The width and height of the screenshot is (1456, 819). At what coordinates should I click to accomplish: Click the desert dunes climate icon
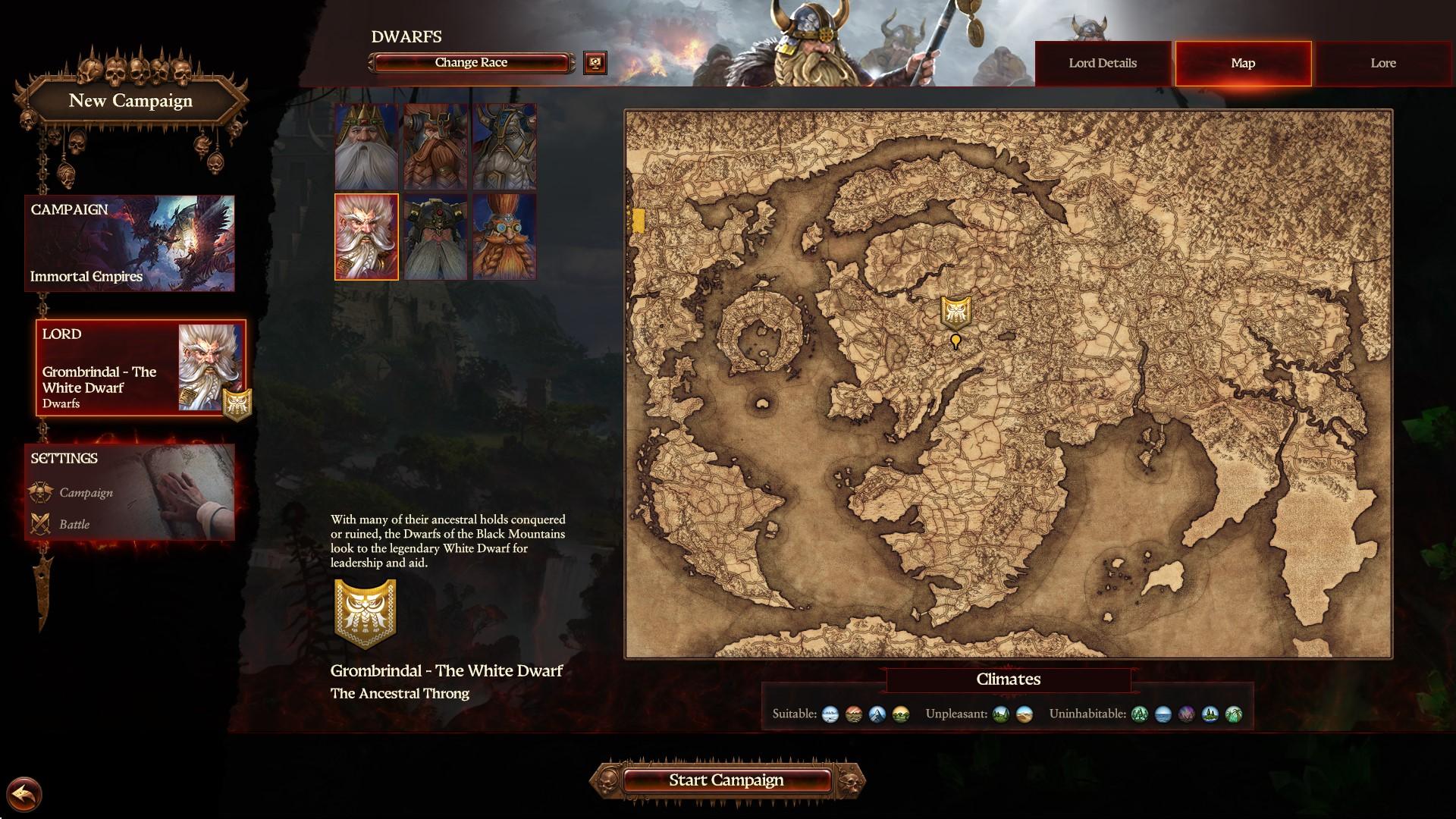coord(1024,714)
